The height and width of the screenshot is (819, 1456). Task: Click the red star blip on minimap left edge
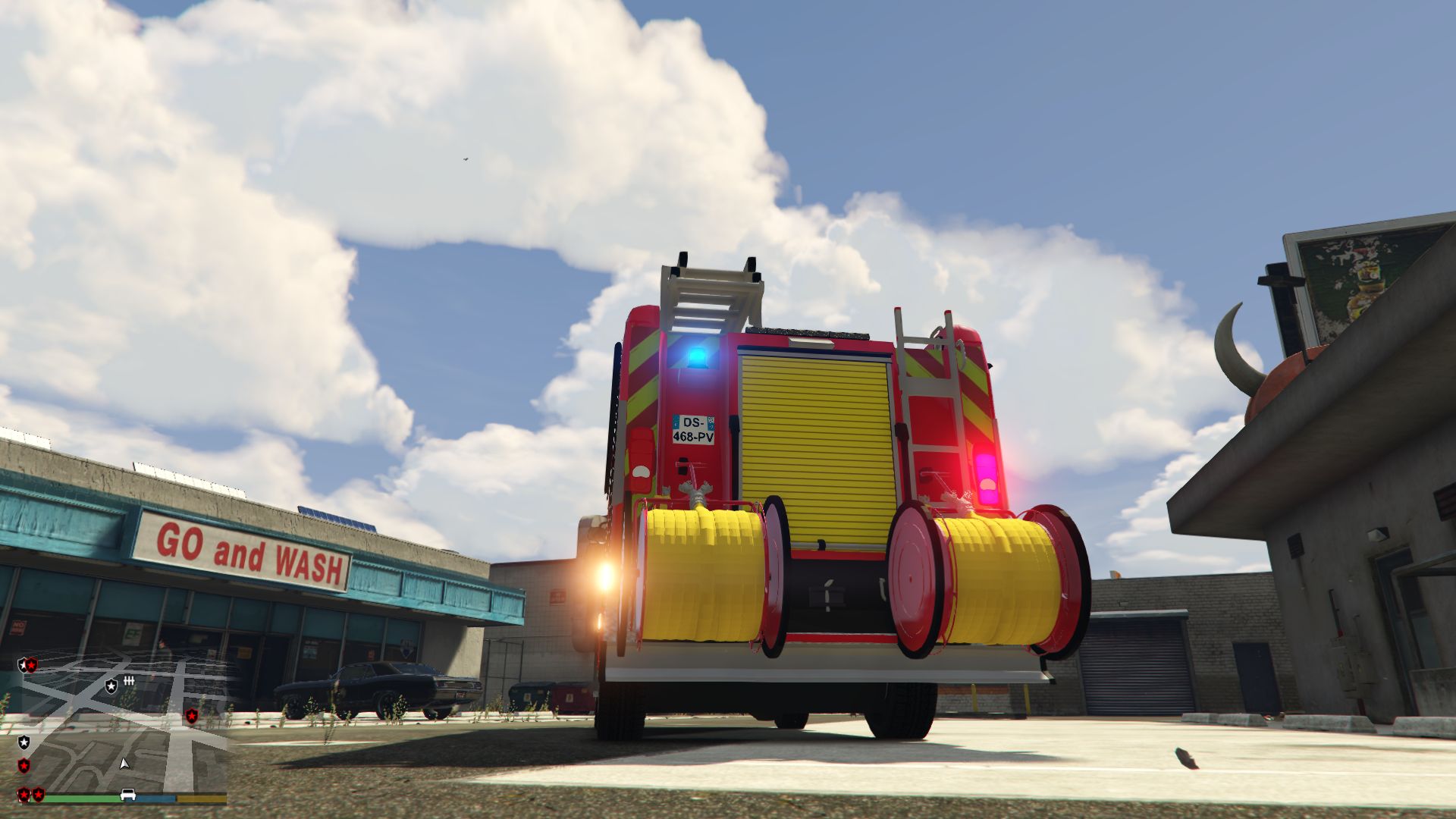[24, 766]
